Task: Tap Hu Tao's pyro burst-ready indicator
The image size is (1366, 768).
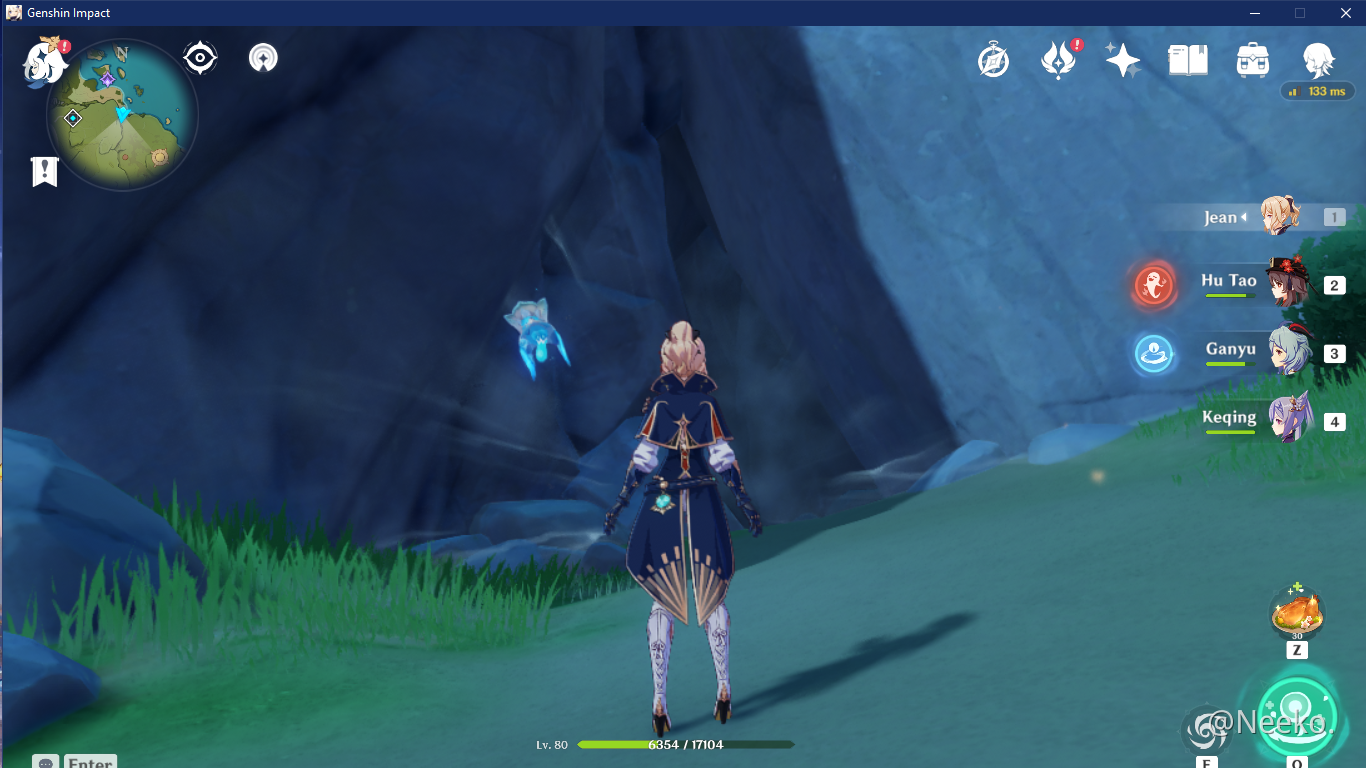Action: tap(1154, 284)
